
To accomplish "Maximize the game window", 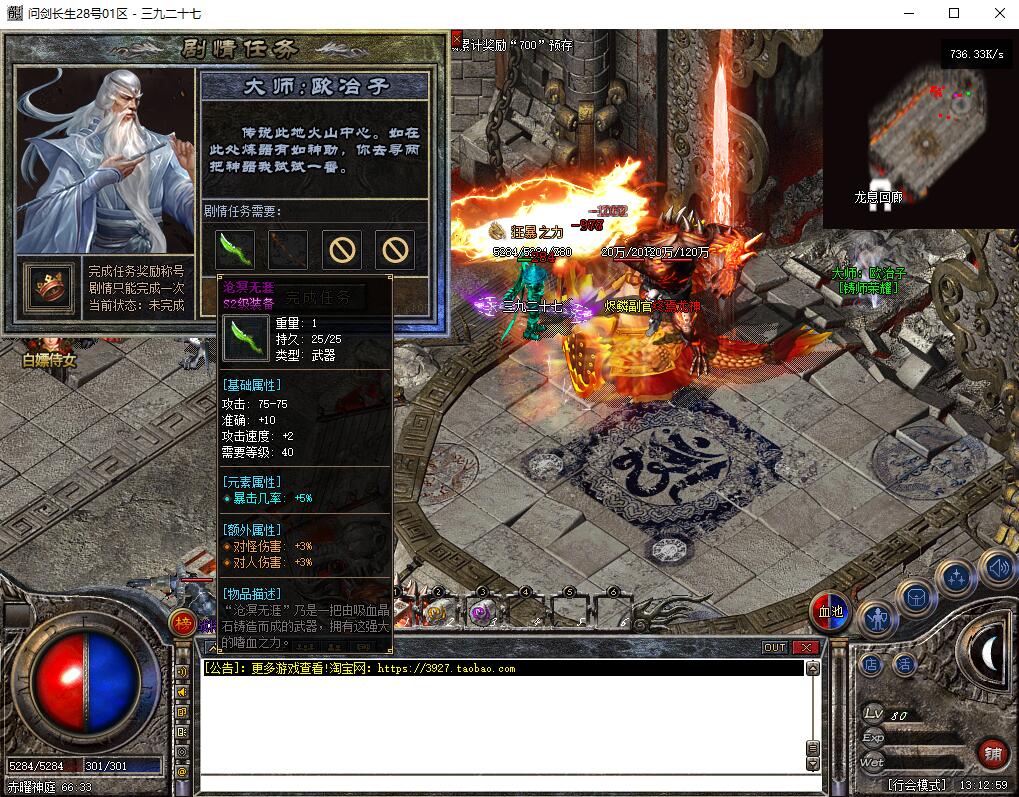I will click(x=954, y=13).
